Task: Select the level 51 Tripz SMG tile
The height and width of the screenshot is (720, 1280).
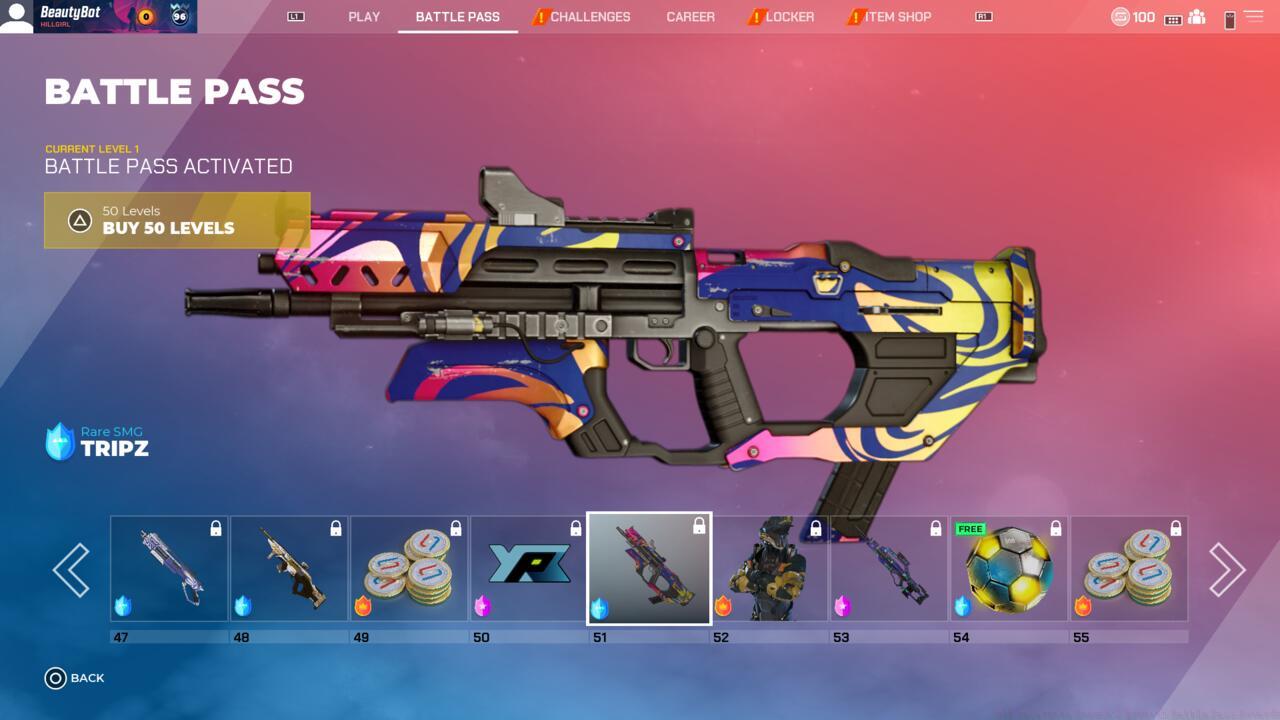Action: (649, 569)
